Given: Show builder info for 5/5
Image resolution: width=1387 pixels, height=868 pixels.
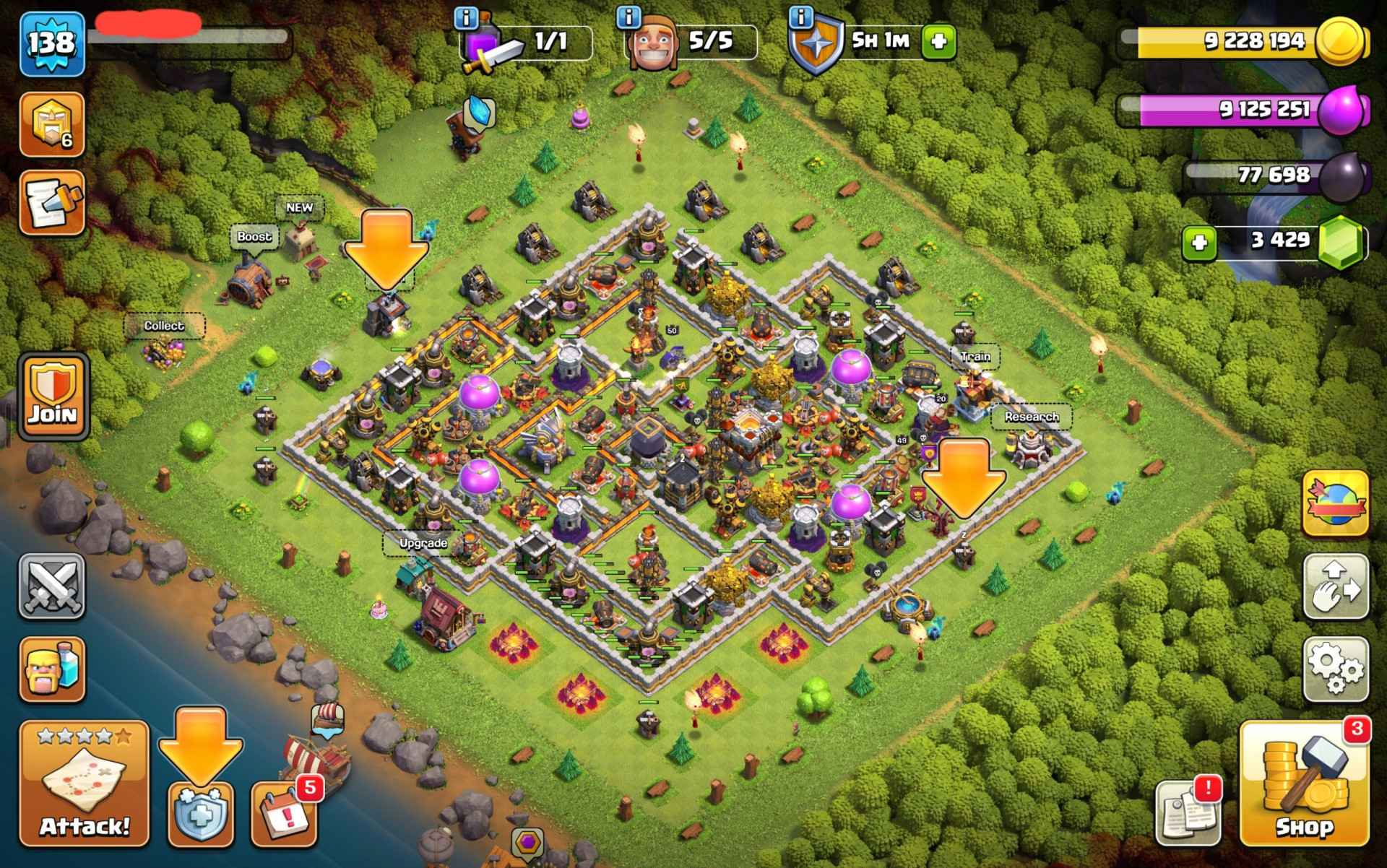Looking at the screenshot, I should [630, 16].
